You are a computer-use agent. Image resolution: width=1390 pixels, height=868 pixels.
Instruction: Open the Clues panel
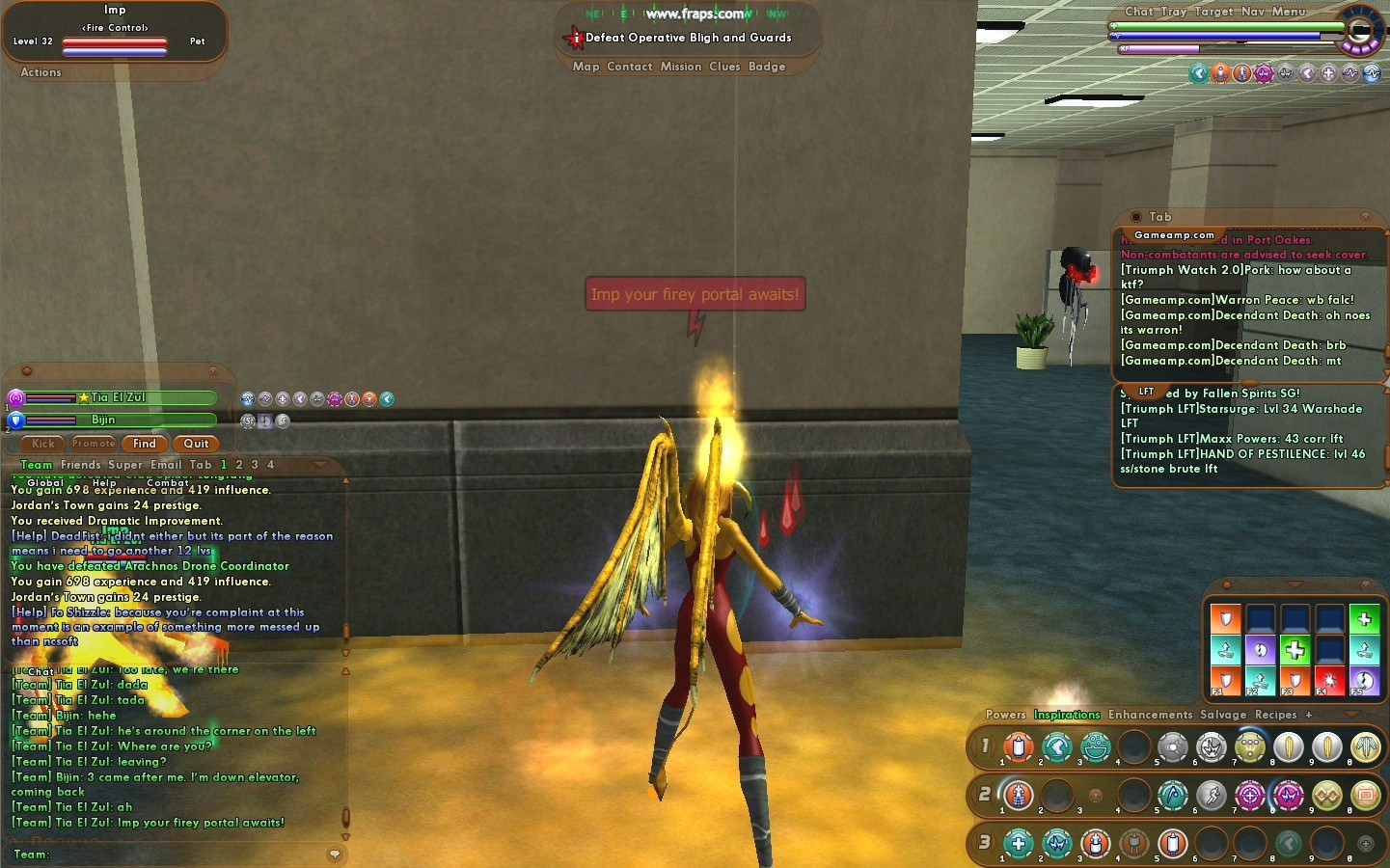pos(724,67)
